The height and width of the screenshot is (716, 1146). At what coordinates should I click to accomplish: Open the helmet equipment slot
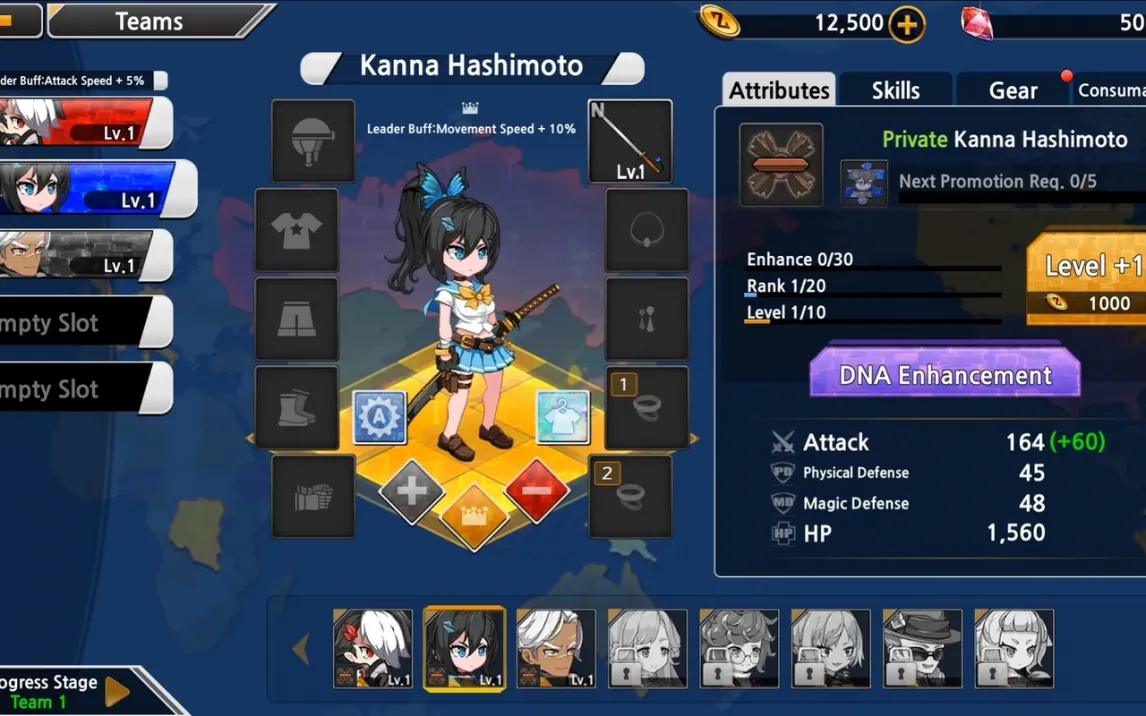(313, 141)
